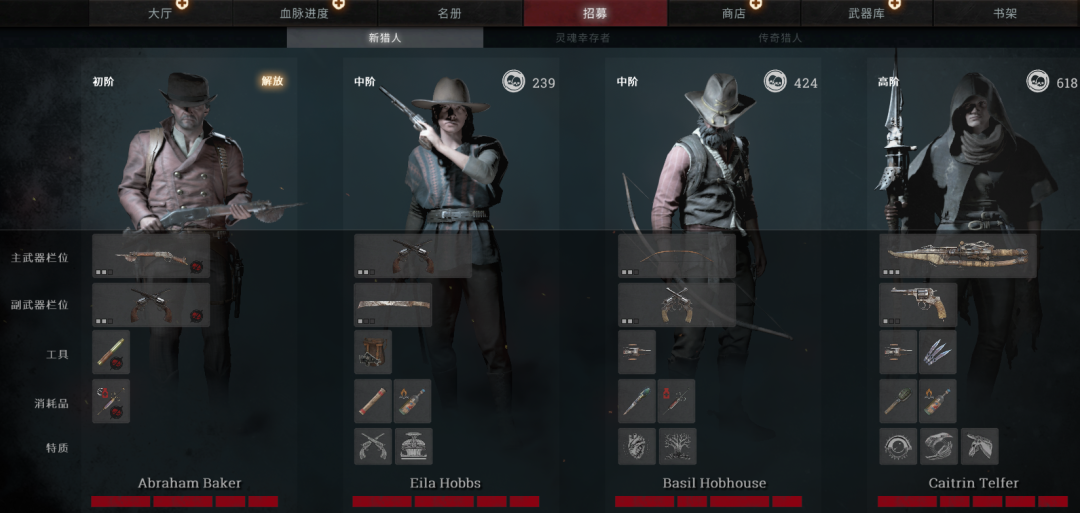Inspect Caitrin Telfer's revolver secondary slot
This screenshot has height=513, width=1080.
[918, 304]
